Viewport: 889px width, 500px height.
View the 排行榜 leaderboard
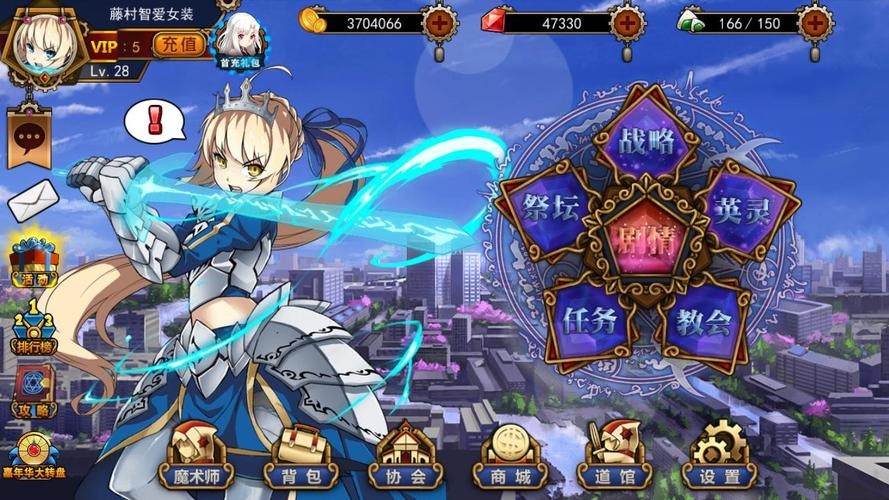click(33, 328)
